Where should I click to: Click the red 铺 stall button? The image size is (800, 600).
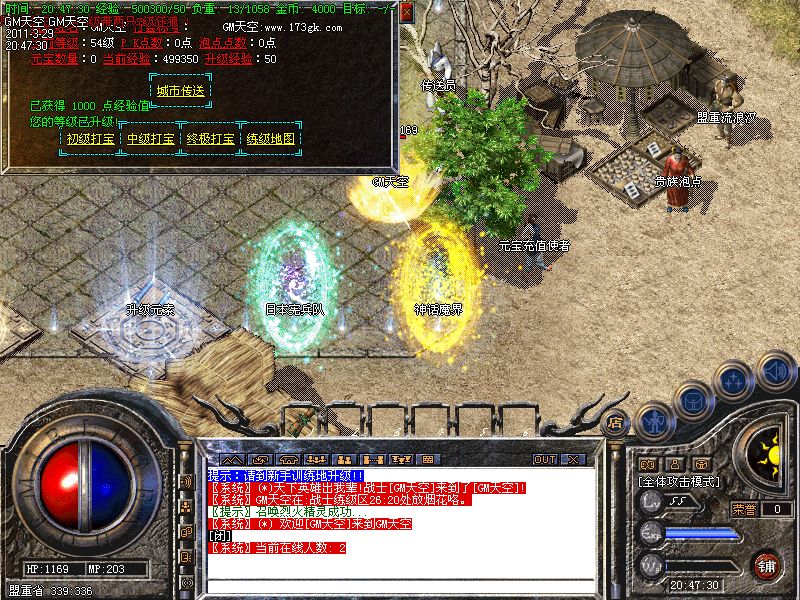[766, 565]
